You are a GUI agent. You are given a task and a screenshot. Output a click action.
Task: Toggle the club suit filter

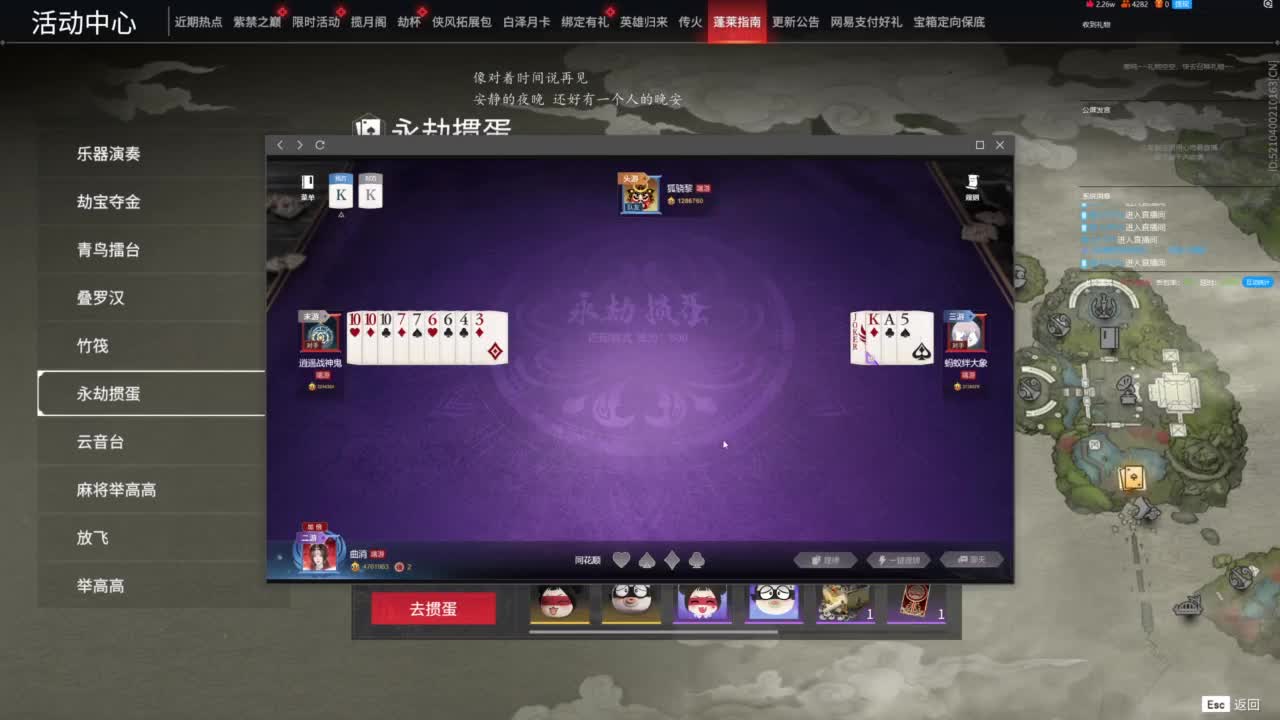click(x=697, y=560)
